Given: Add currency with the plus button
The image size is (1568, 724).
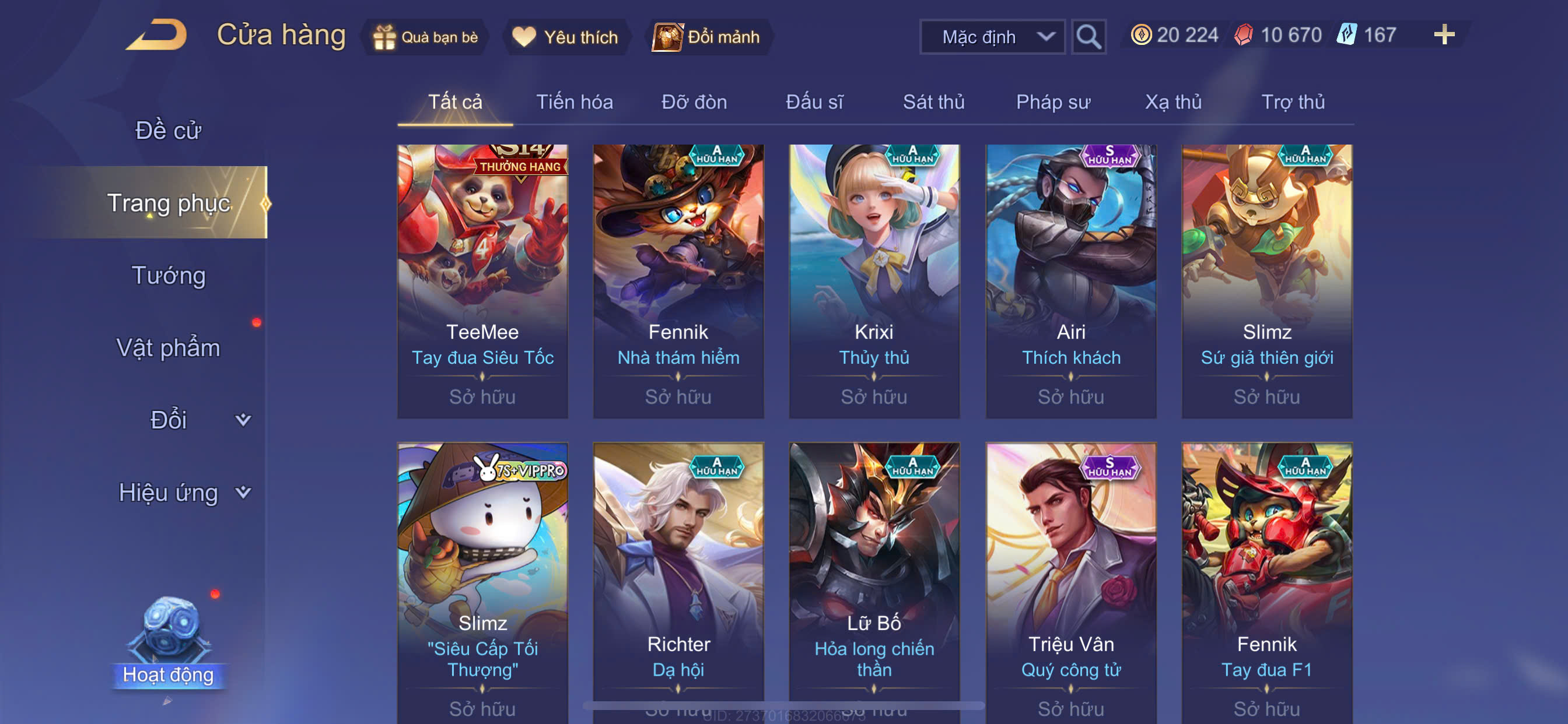Looking at the screenshot, I should click(1444, 34).
